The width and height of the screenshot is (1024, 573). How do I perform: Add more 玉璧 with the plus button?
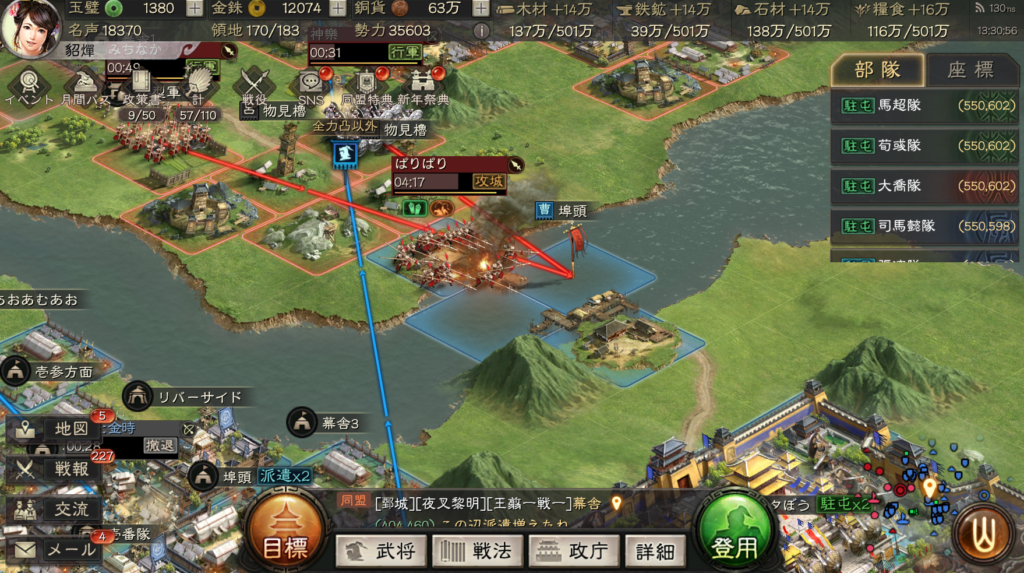click(x=193, y=9)
